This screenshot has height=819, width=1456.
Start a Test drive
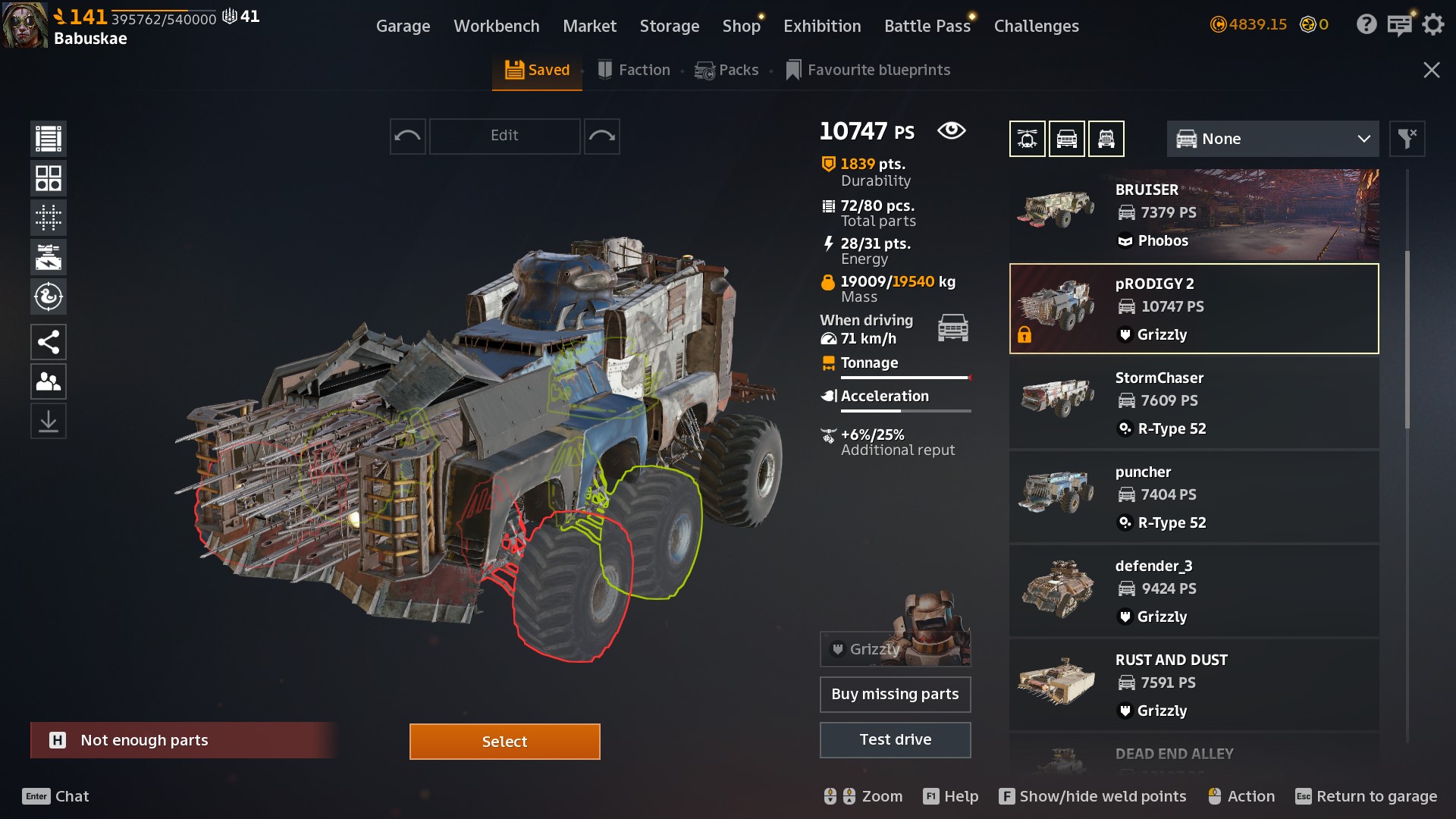click(895, 739)
